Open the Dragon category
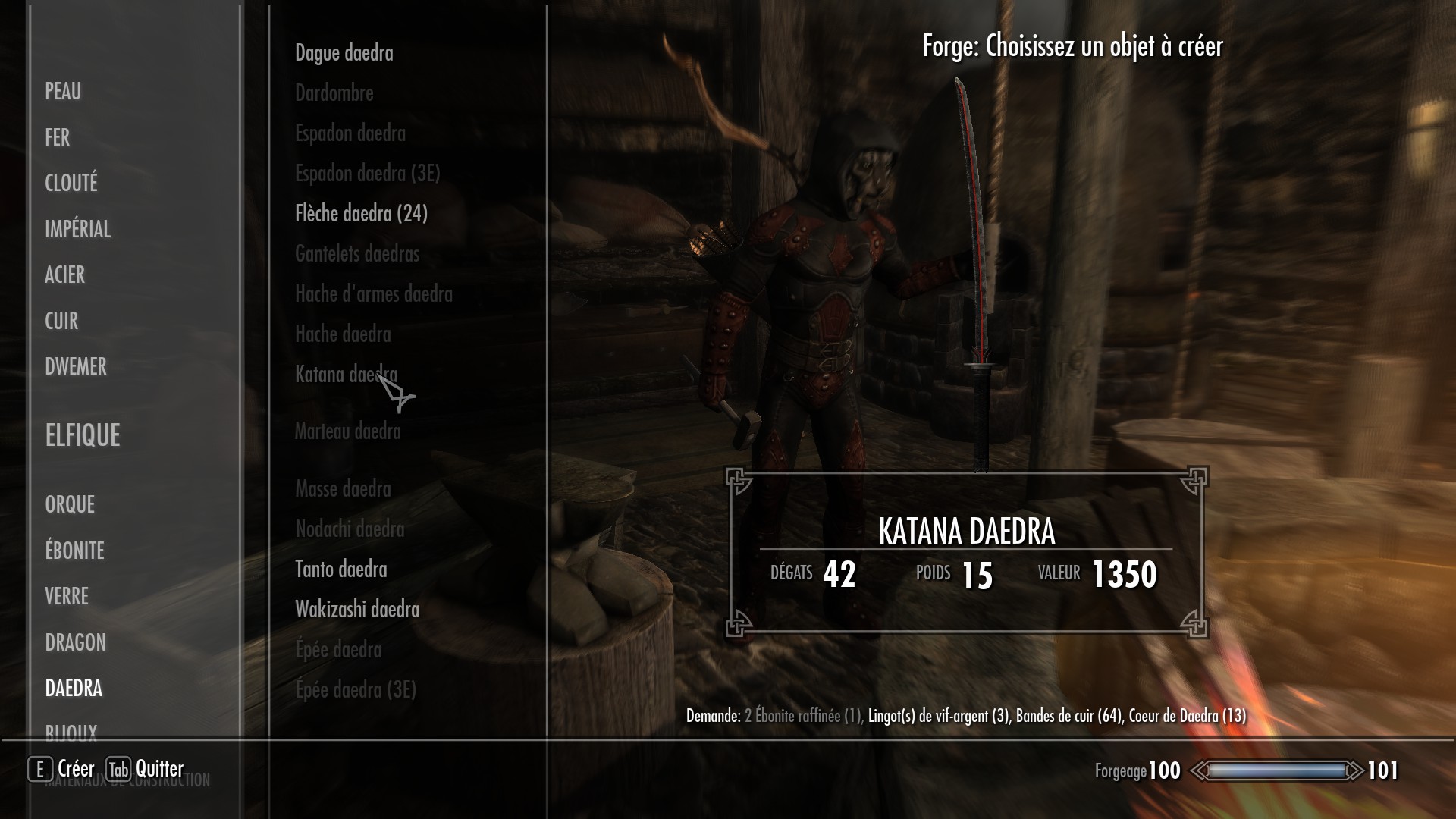Screen dimensions: 1456x819 click(x=75, y=642)
